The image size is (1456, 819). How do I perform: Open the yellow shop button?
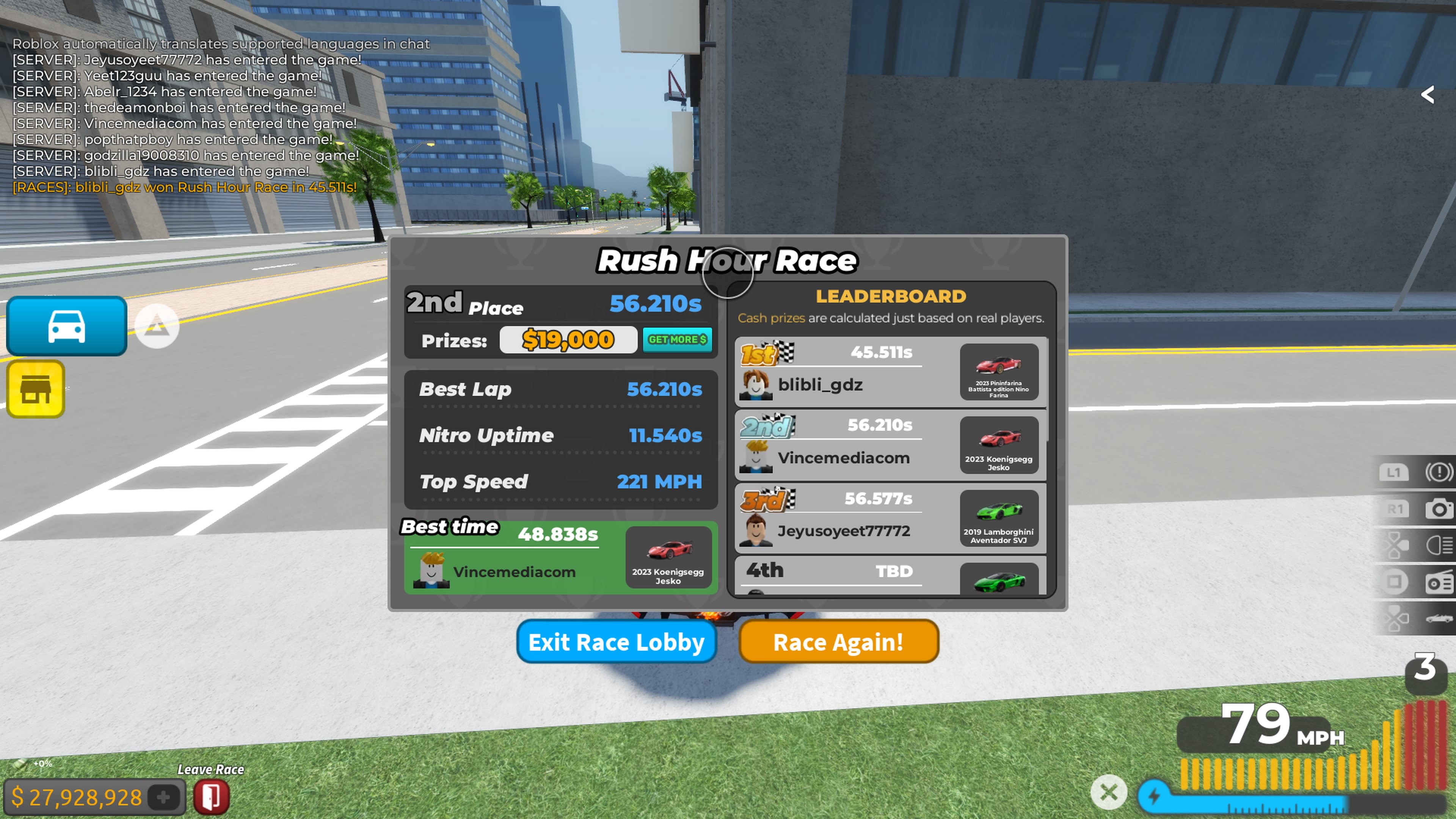(36, 389)
